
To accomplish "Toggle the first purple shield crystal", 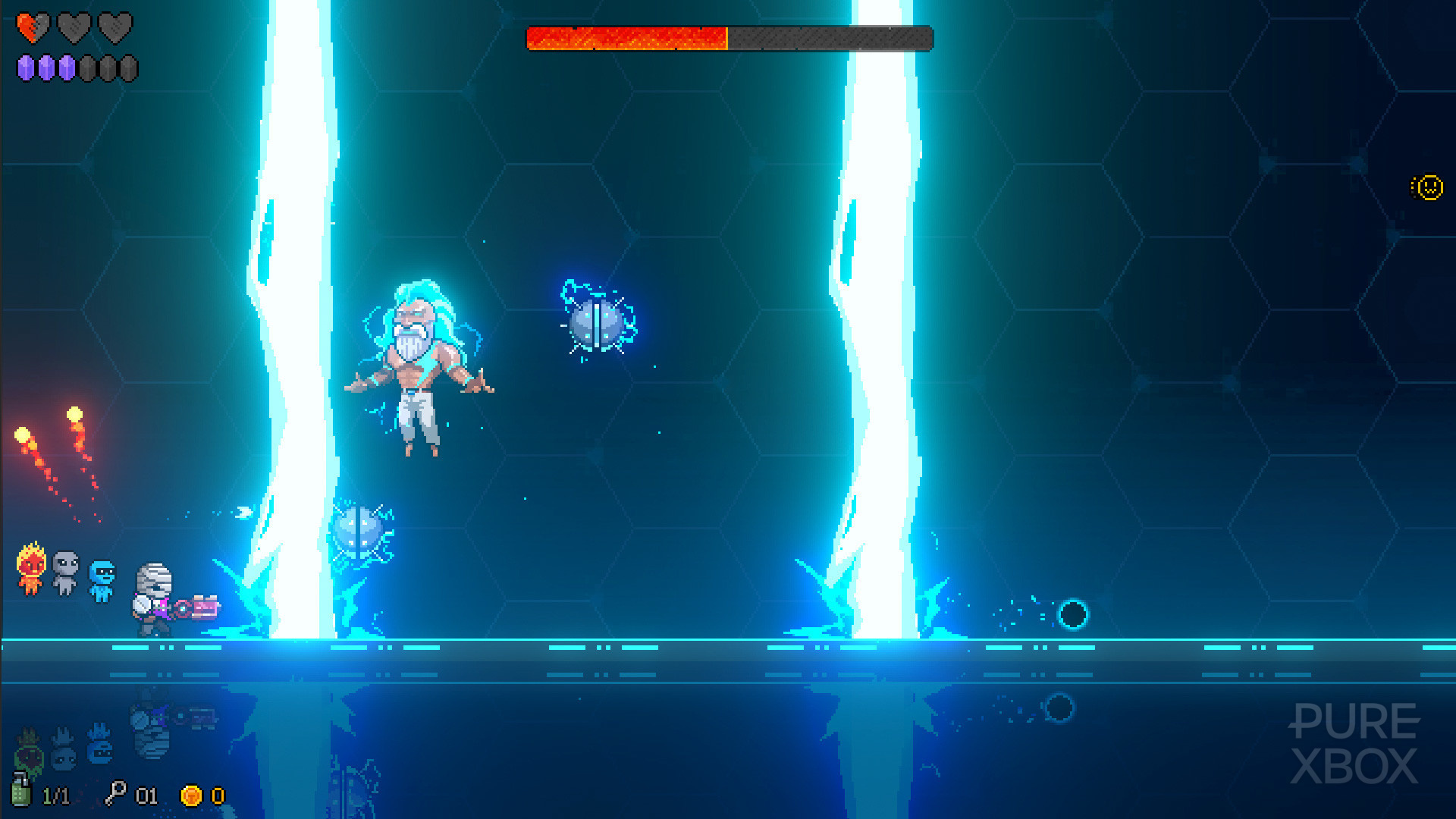I will coord(26,68).
